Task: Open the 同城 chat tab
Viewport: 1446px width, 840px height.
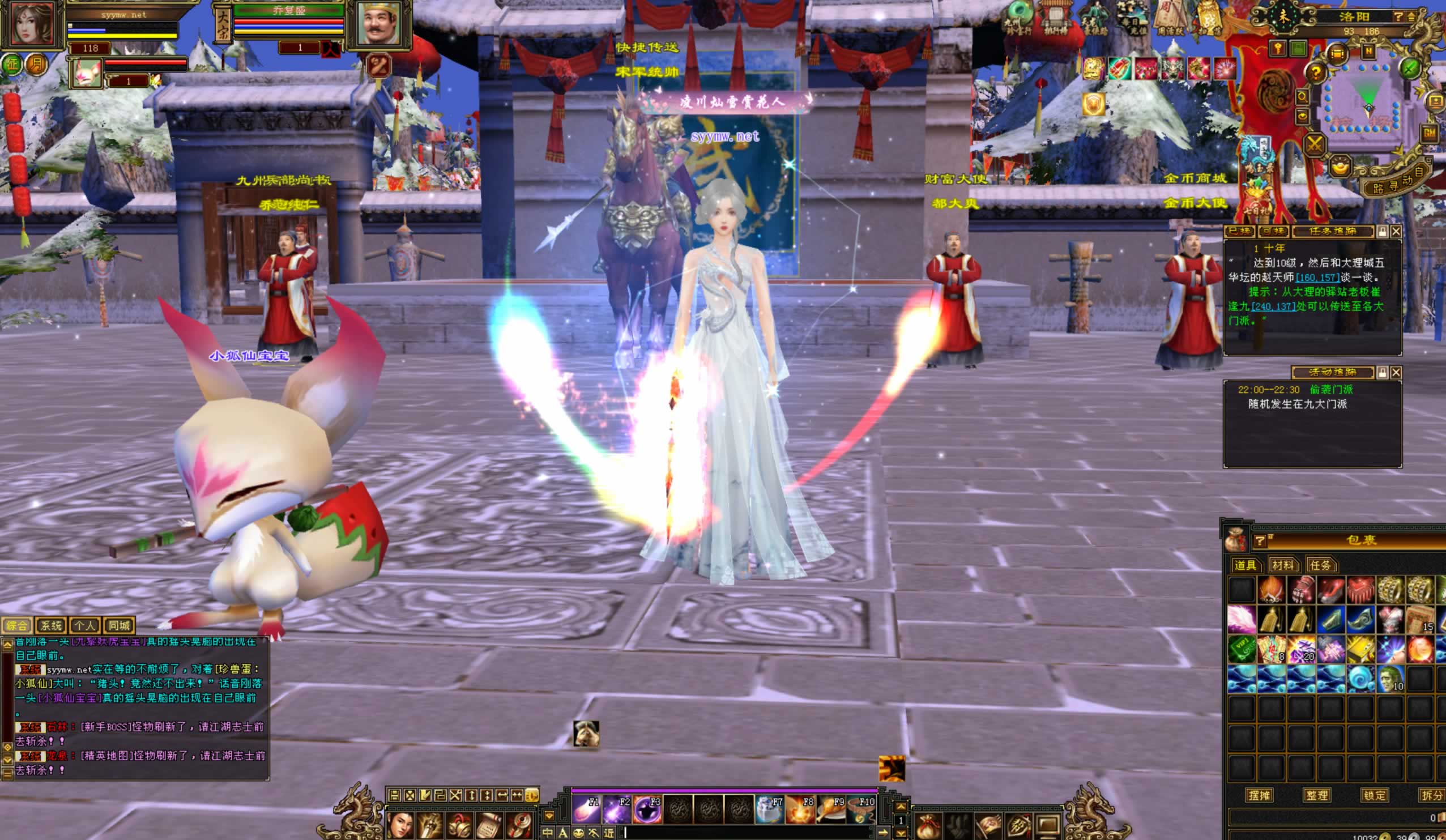Action: click(x=119, y=625)
